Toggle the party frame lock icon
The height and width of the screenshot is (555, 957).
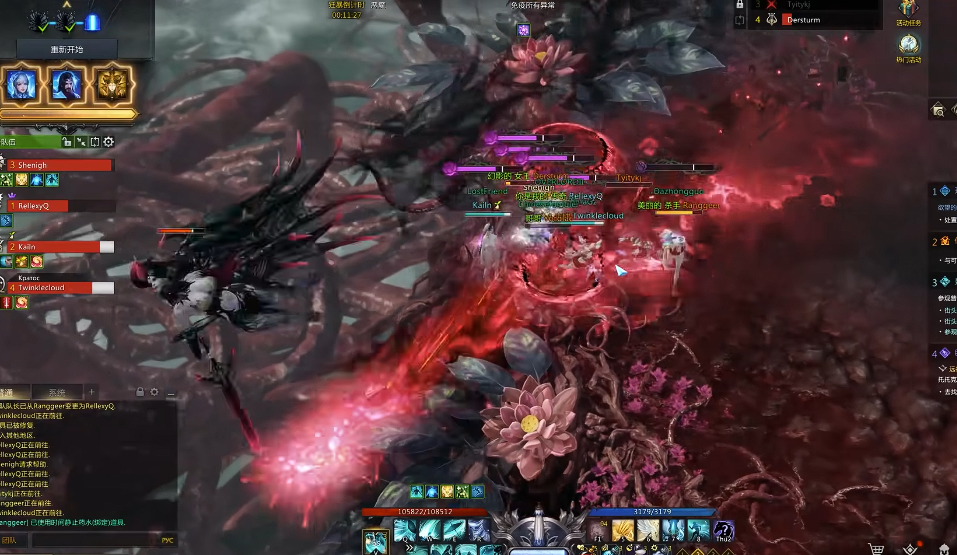pyautogui.click(x=67, y=142)
